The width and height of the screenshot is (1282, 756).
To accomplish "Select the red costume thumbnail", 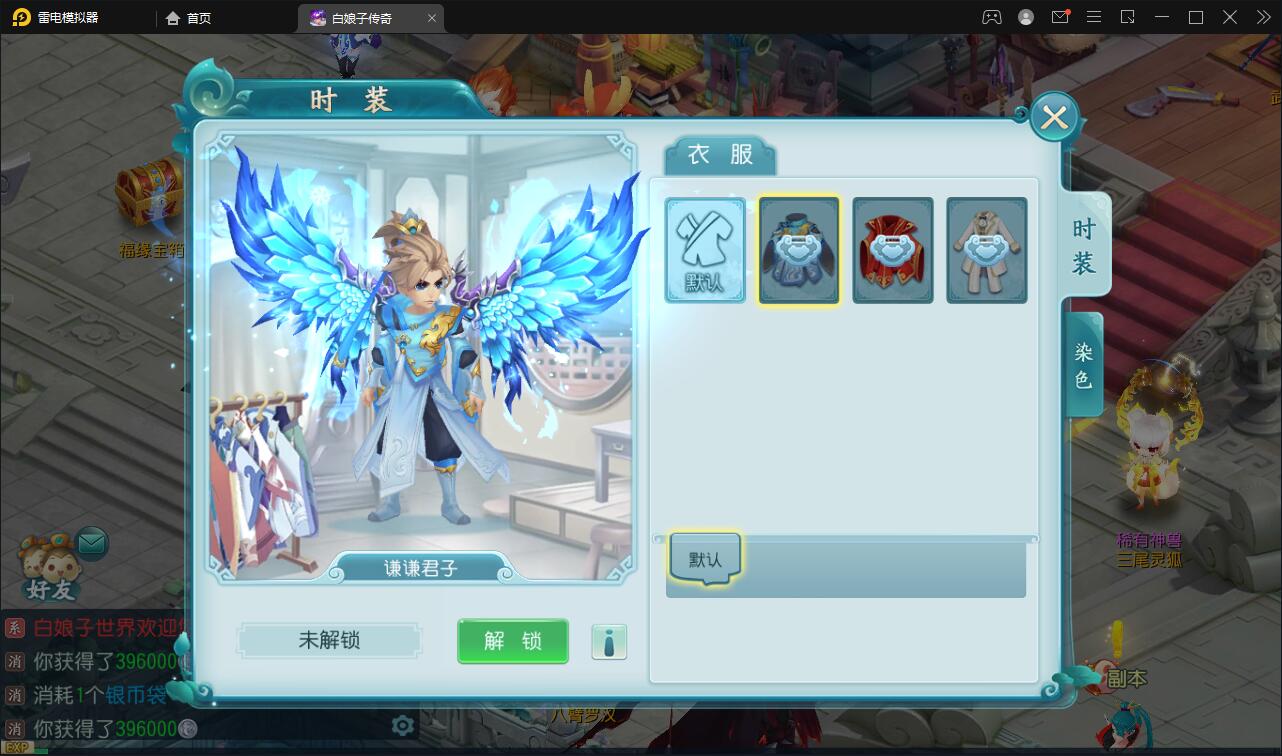I will click(x=893, y=250).
